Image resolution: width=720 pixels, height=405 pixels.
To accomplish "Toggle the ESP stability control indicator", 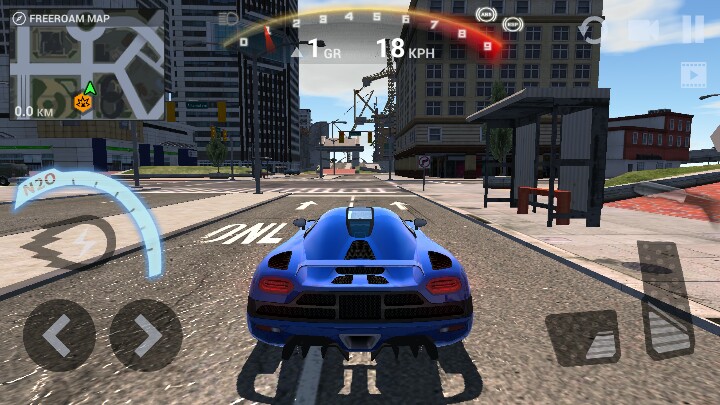I will pos(514,22).
